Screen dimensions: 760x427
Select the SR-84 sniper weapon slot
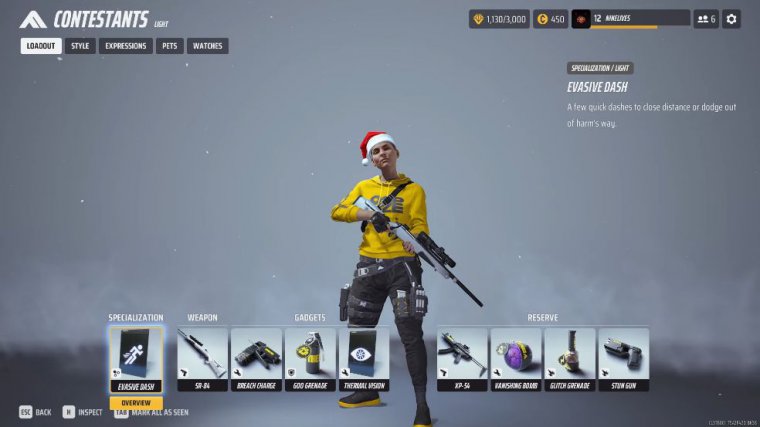(x=202, y=358)
